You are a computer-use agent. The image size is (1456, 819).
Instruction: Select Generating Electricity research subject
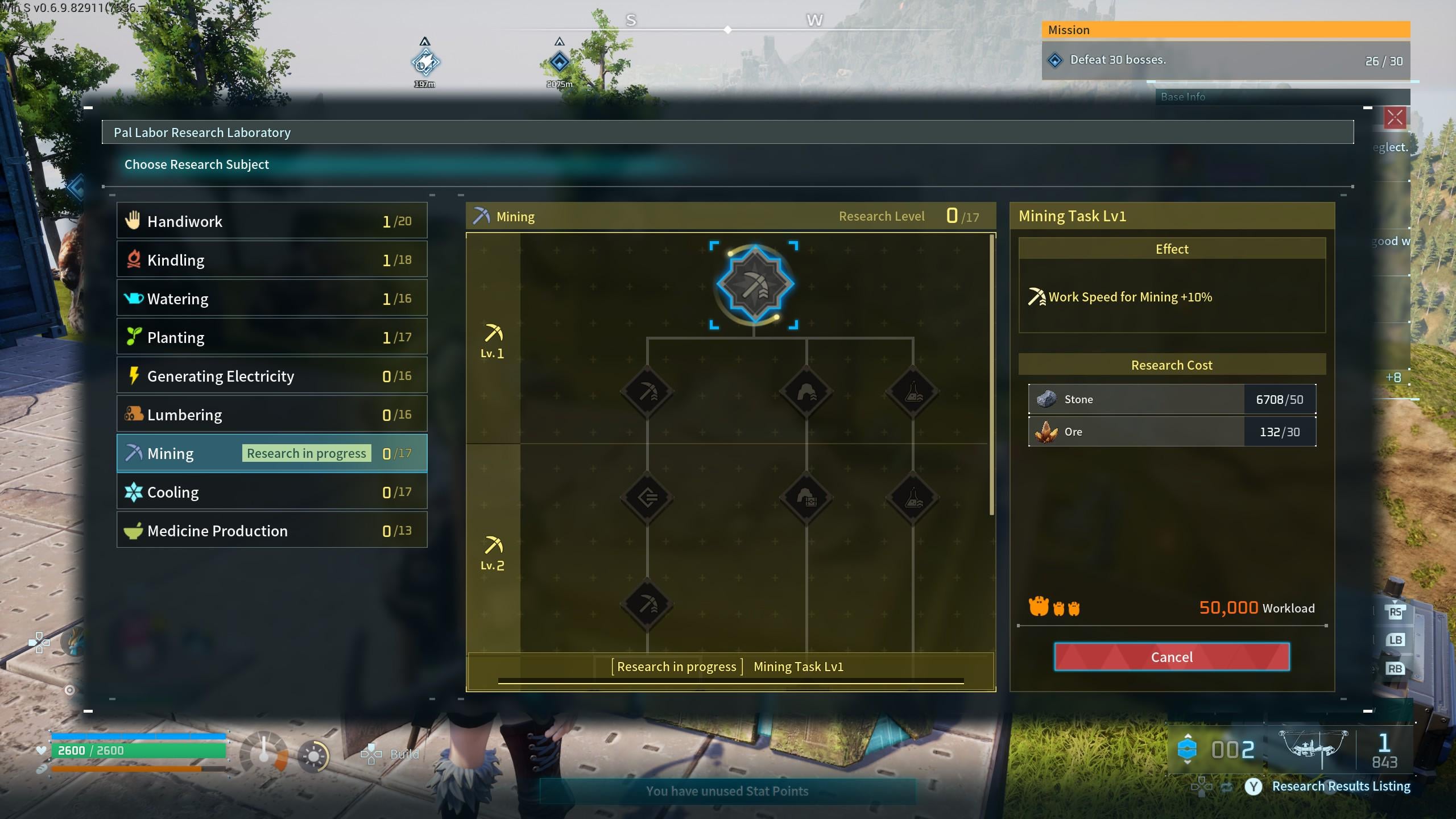coord(272,376)
